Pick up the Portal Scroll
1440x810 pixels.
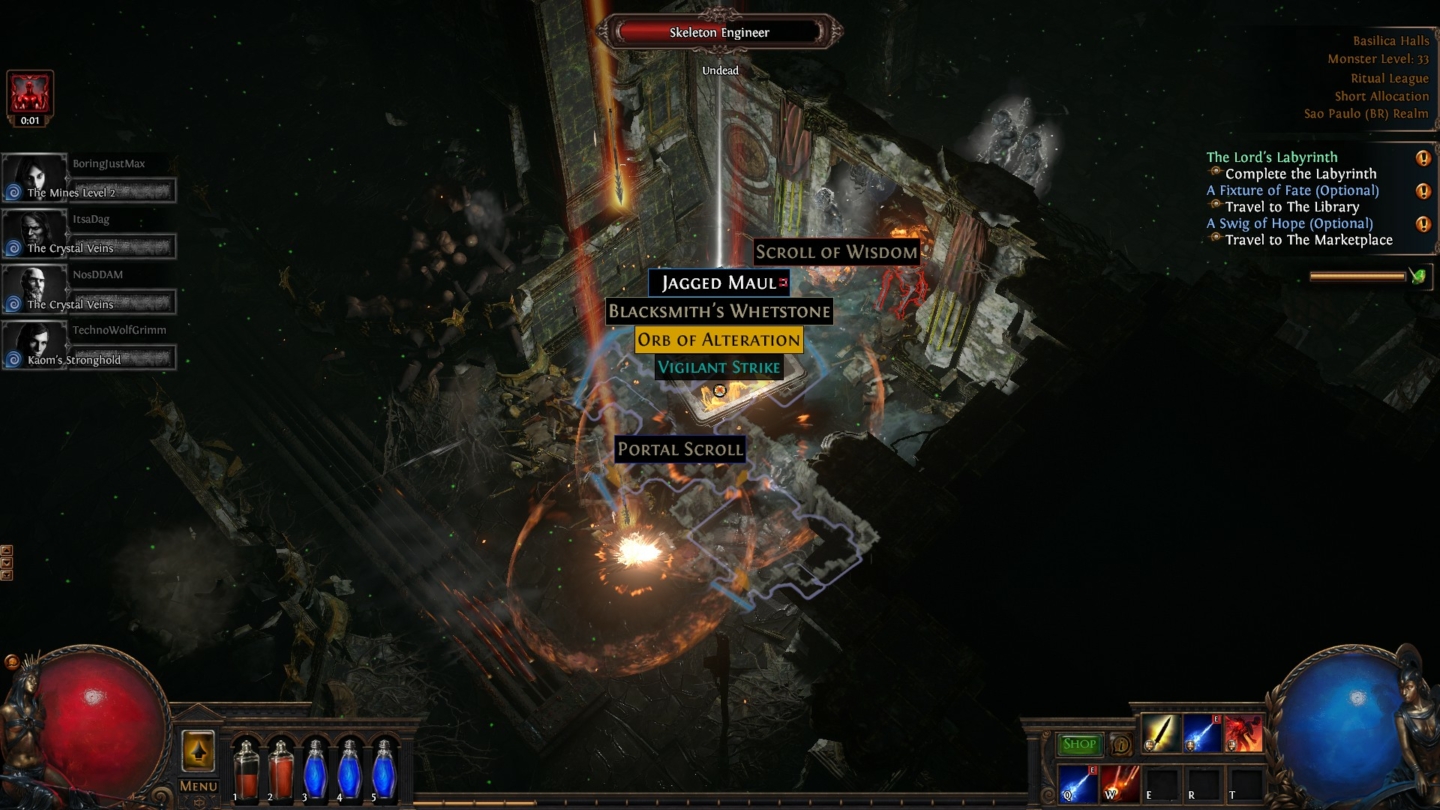(680, 449)
